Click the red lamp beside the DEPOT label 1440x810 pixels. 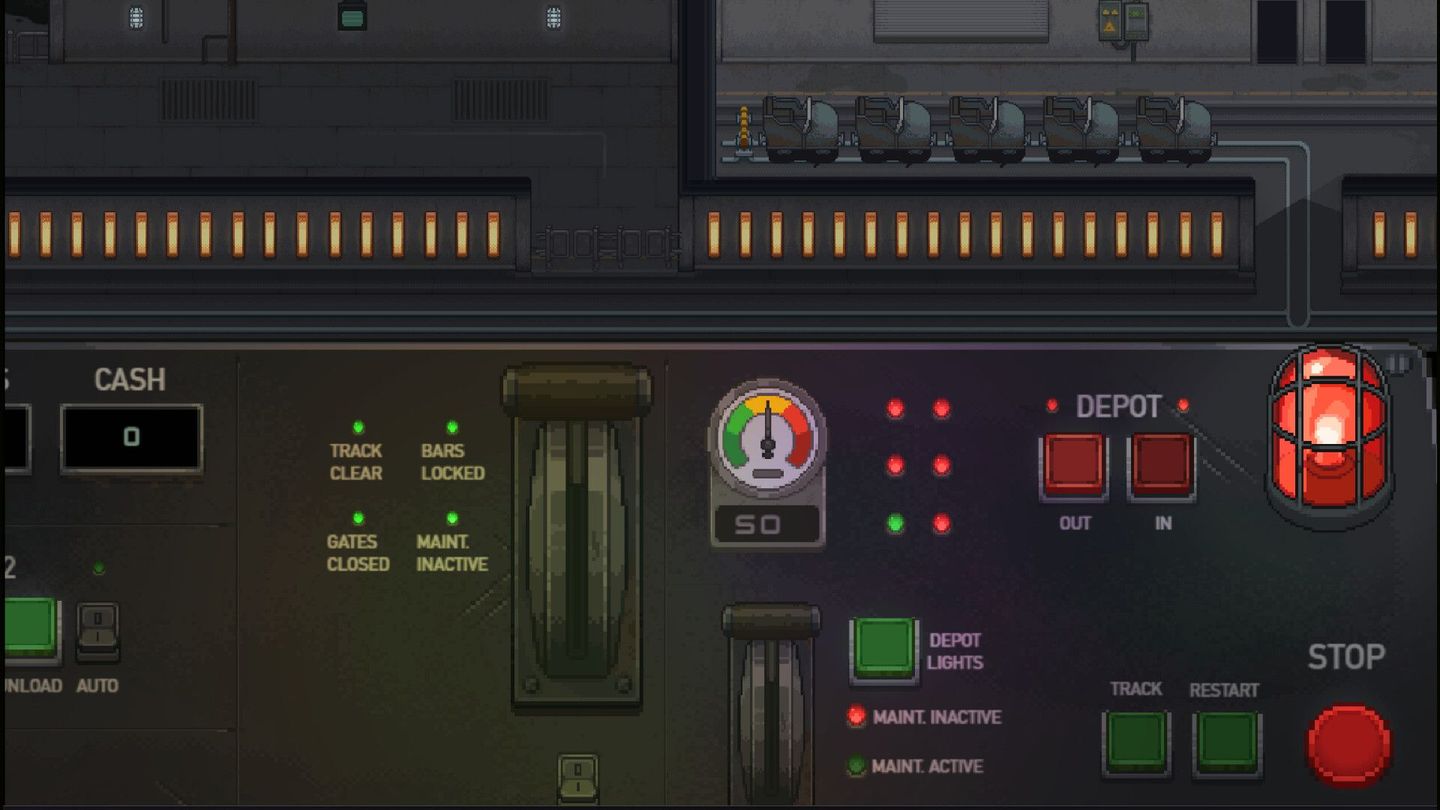(1051, 406)
